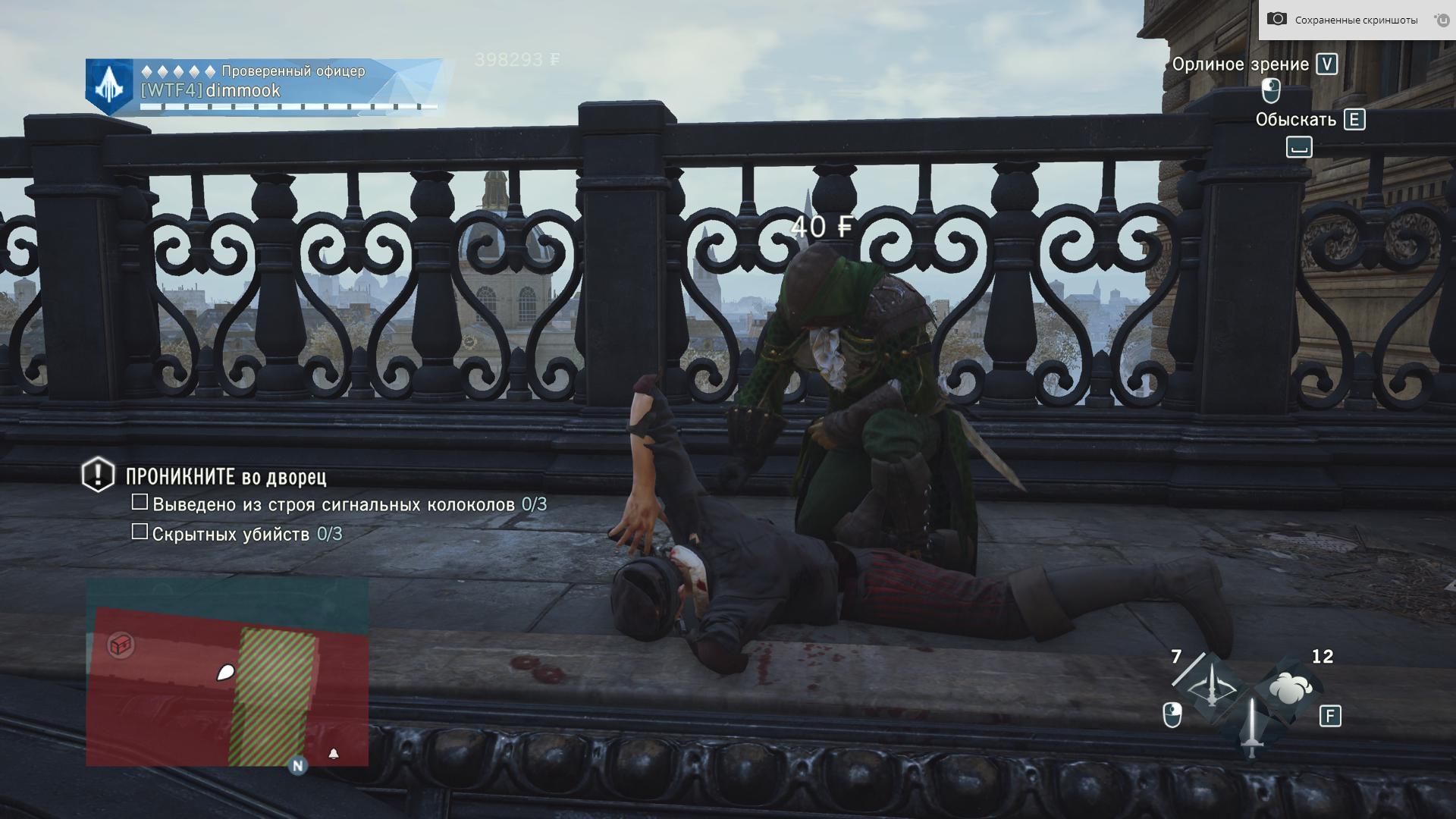Open the "Проникните во дворец" objective tracker

[x=226, y=477]
